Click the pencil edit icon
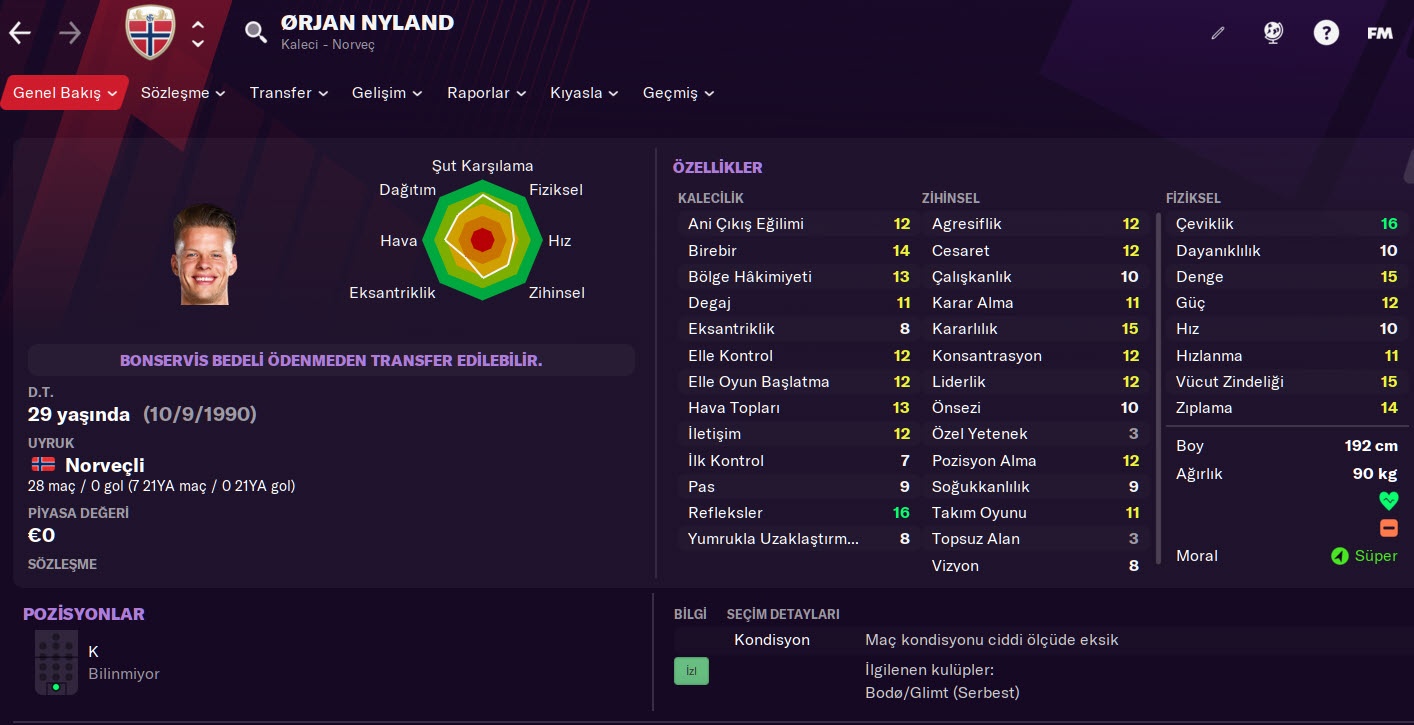1414x725 pixels. click(x=1217, y=33)
